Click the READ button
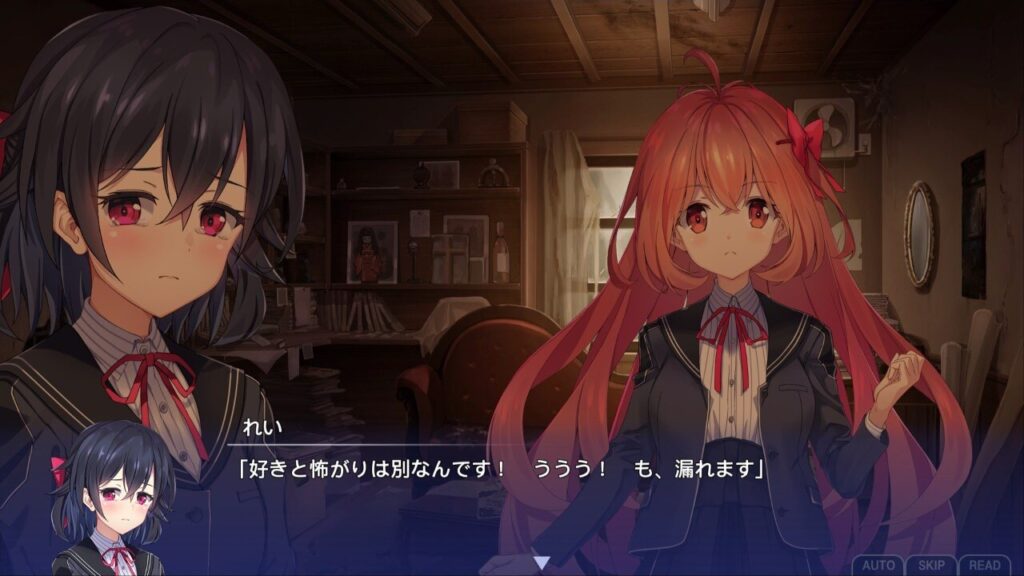This screenshot has width=1024, height=576. pyautogui.click(x=984, y=565)
